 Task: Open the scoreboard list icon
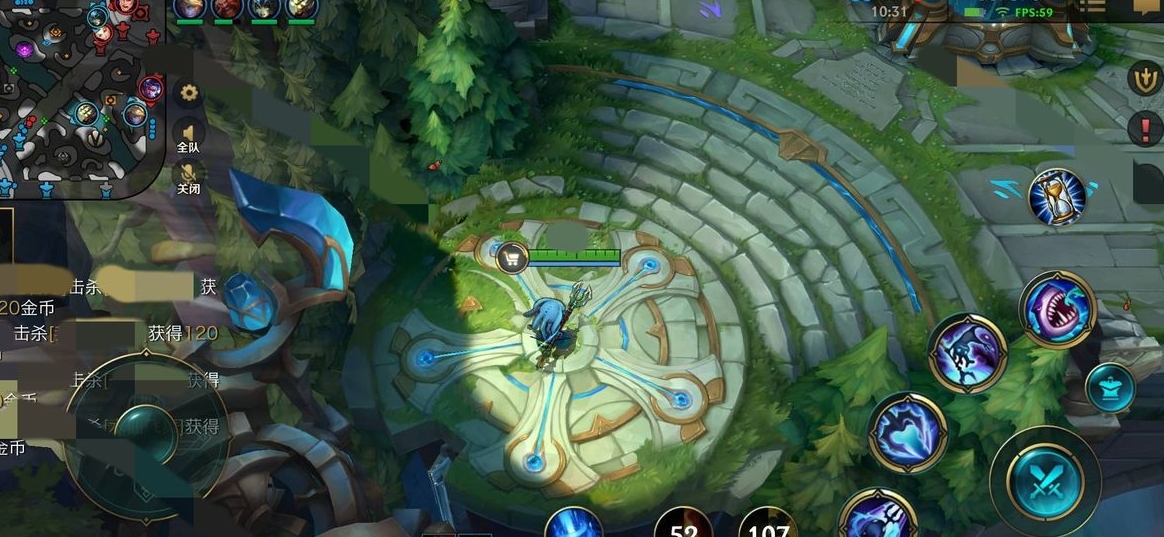click(x=1092, y=8)
